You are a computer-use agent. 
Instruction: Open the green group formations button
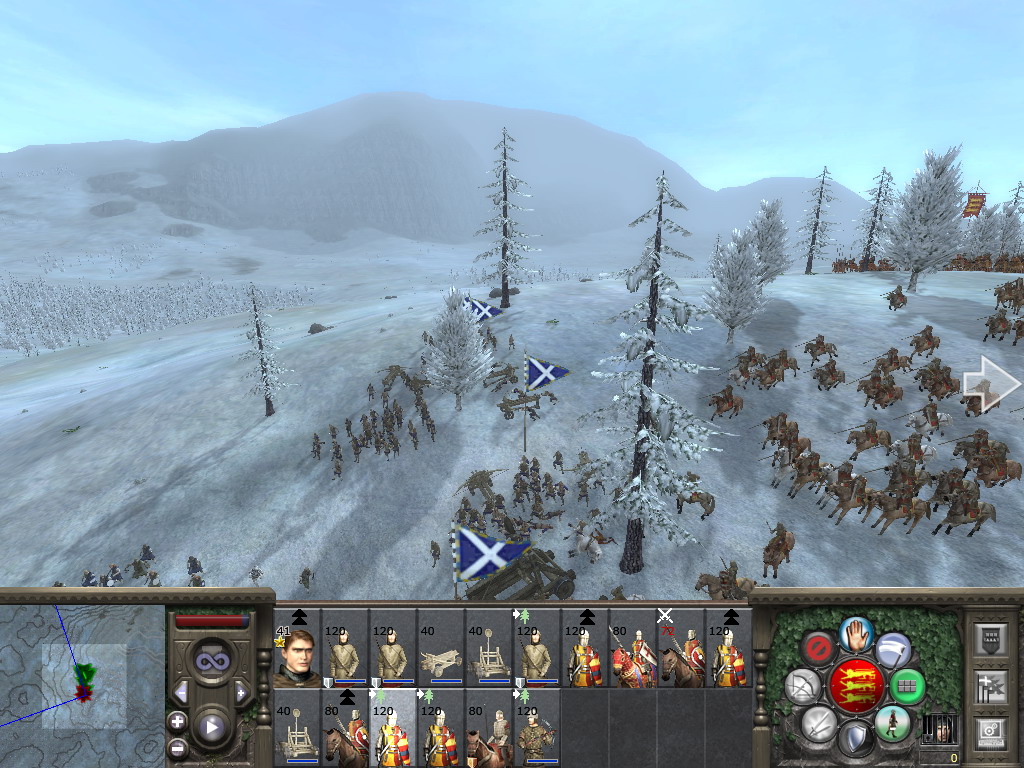click(x=907, y=687)
